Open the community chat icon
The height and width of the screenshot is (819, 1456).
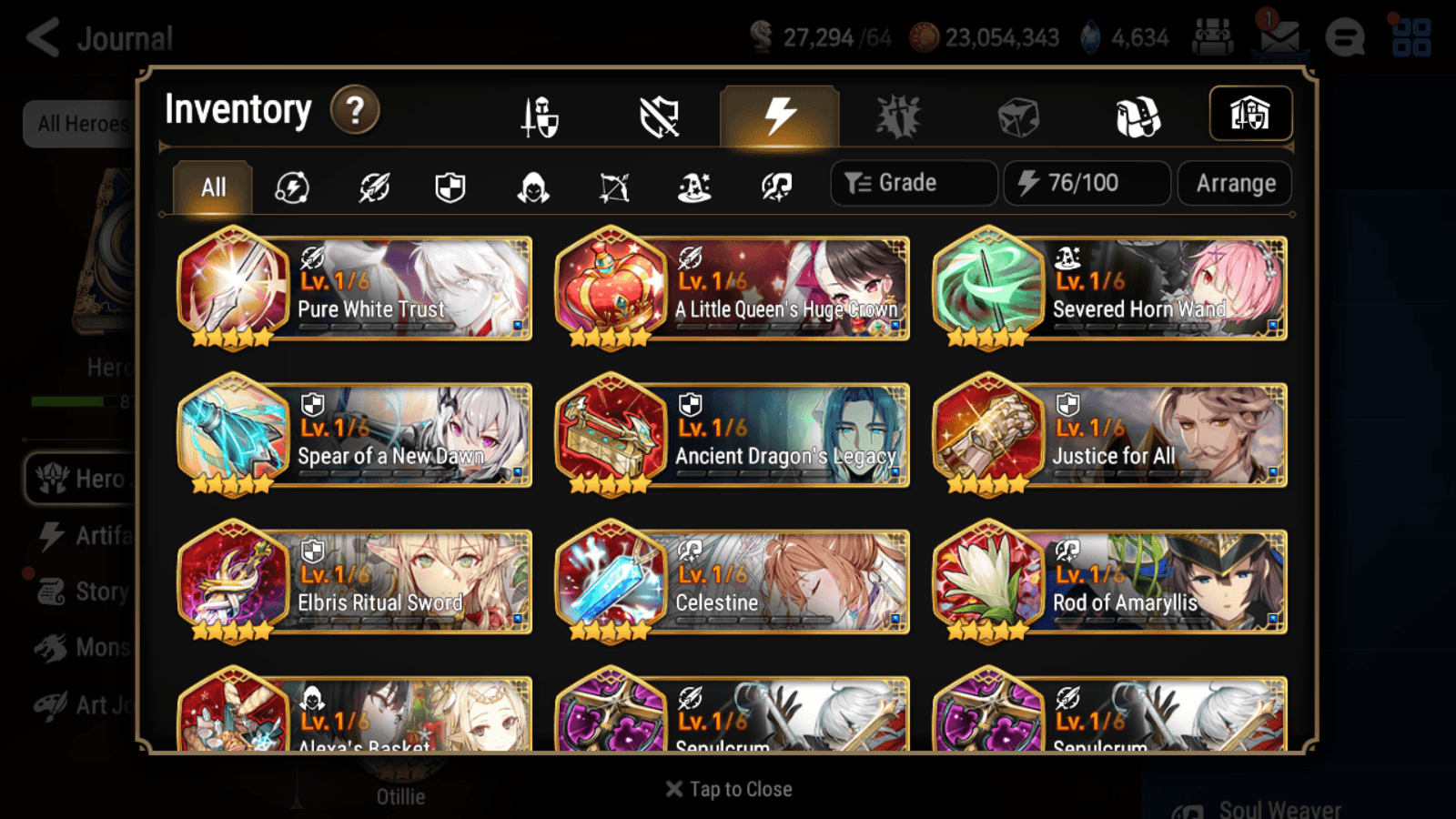1345,38
